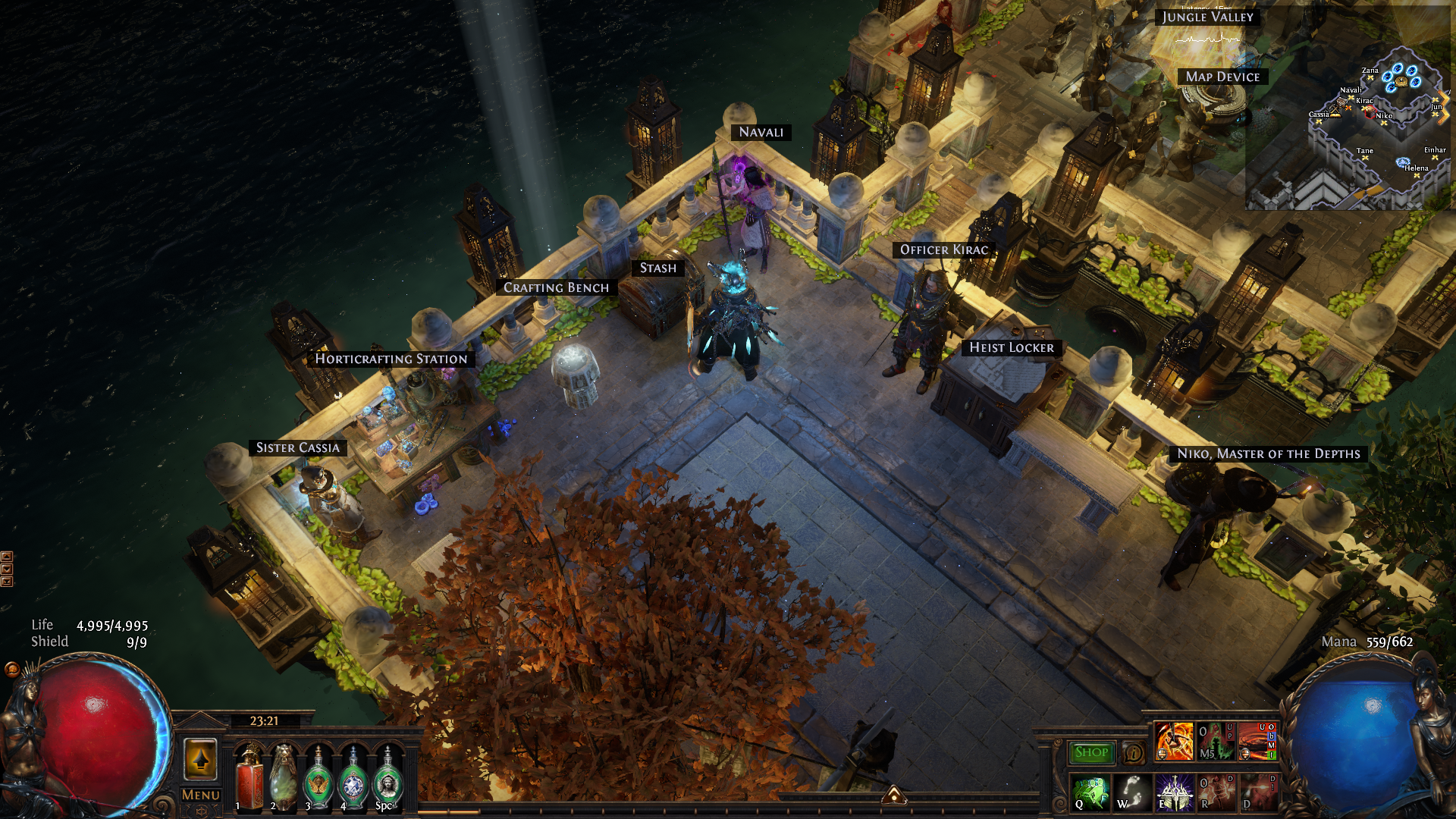
Task: Click the Crafting Bench name label
Action: tap(556, 287)
